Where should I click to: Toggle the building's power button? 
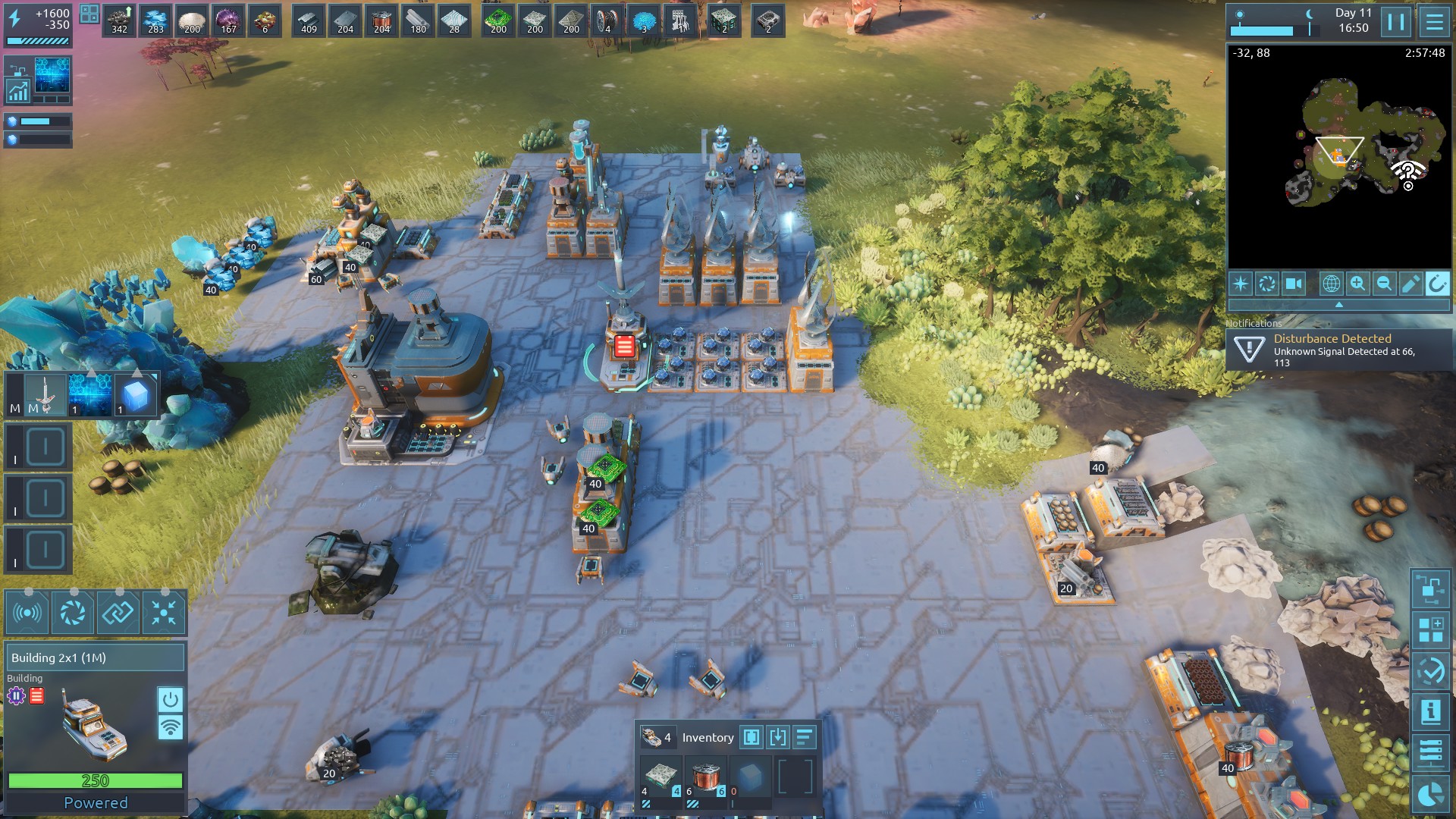(170, 699)
